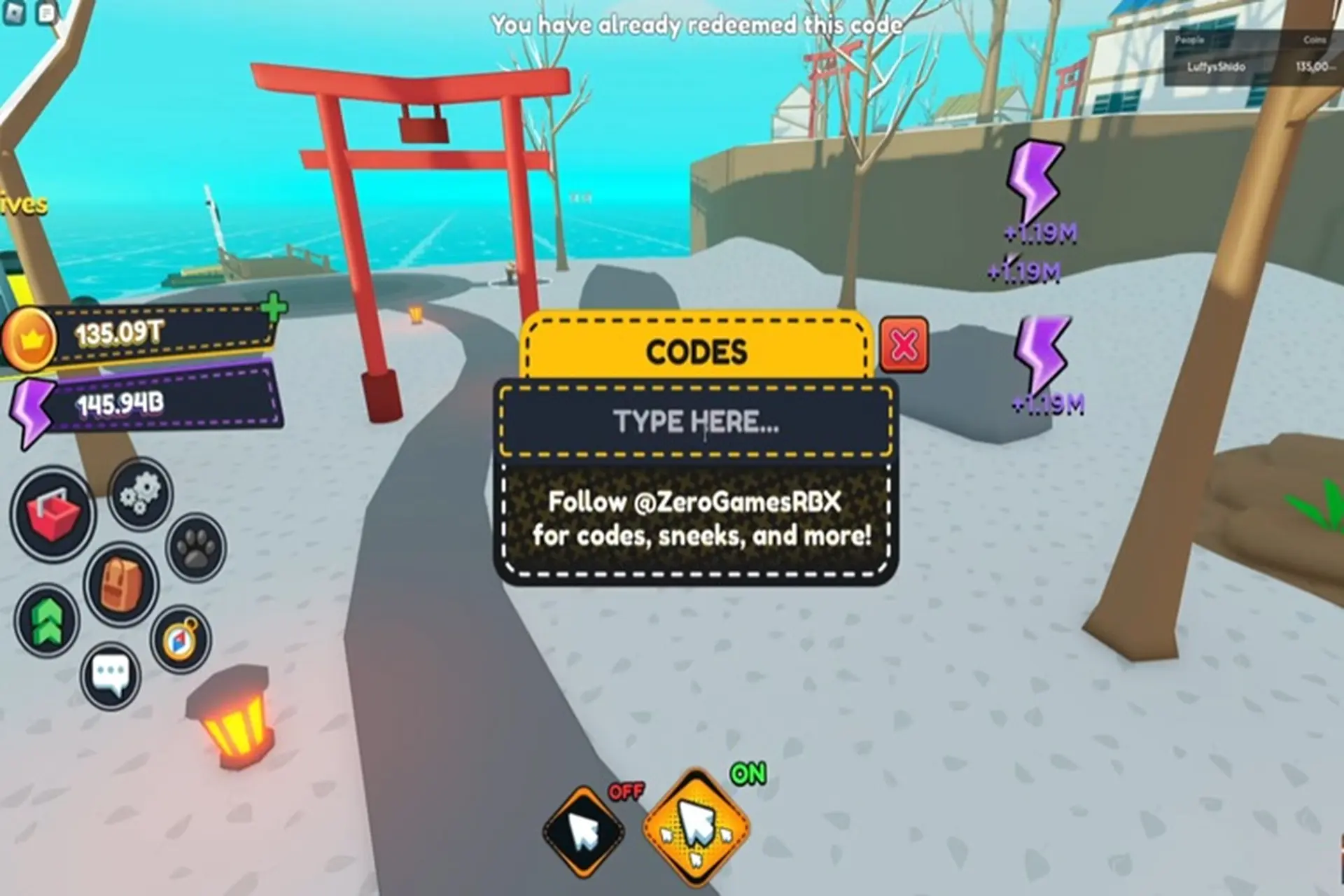Close the Codes panel with the red X
The height and width of the screenshot is (896, 1344).
[x=904, y=344]
